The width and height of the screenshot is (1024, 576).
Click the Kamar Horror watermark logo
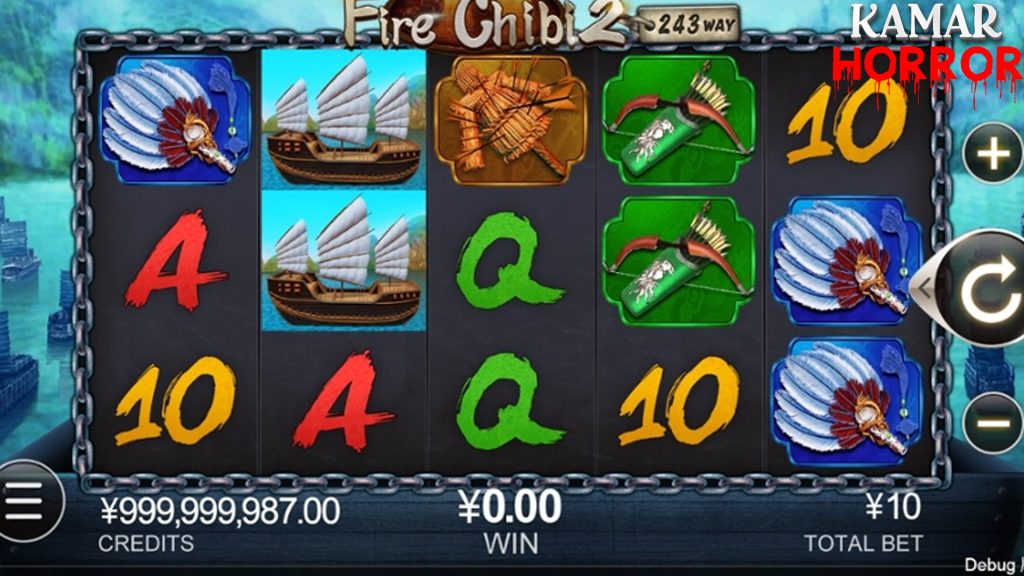926,42
